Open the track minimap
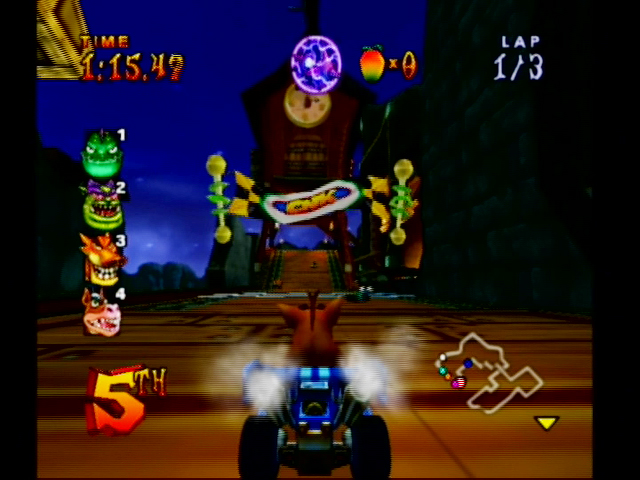This screenshot has width=640, height=480. click(490, 372)
